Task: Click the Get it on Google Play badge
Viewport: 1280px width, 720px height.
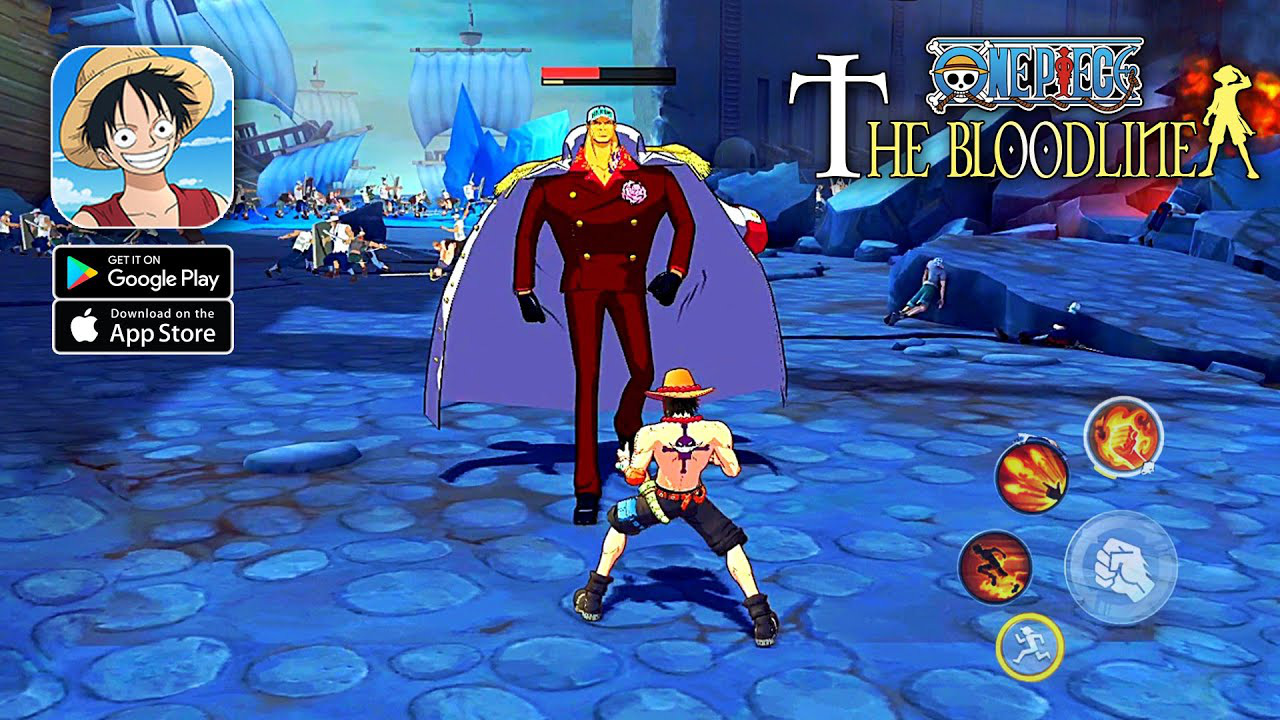Action: click(x=143, y=273)
